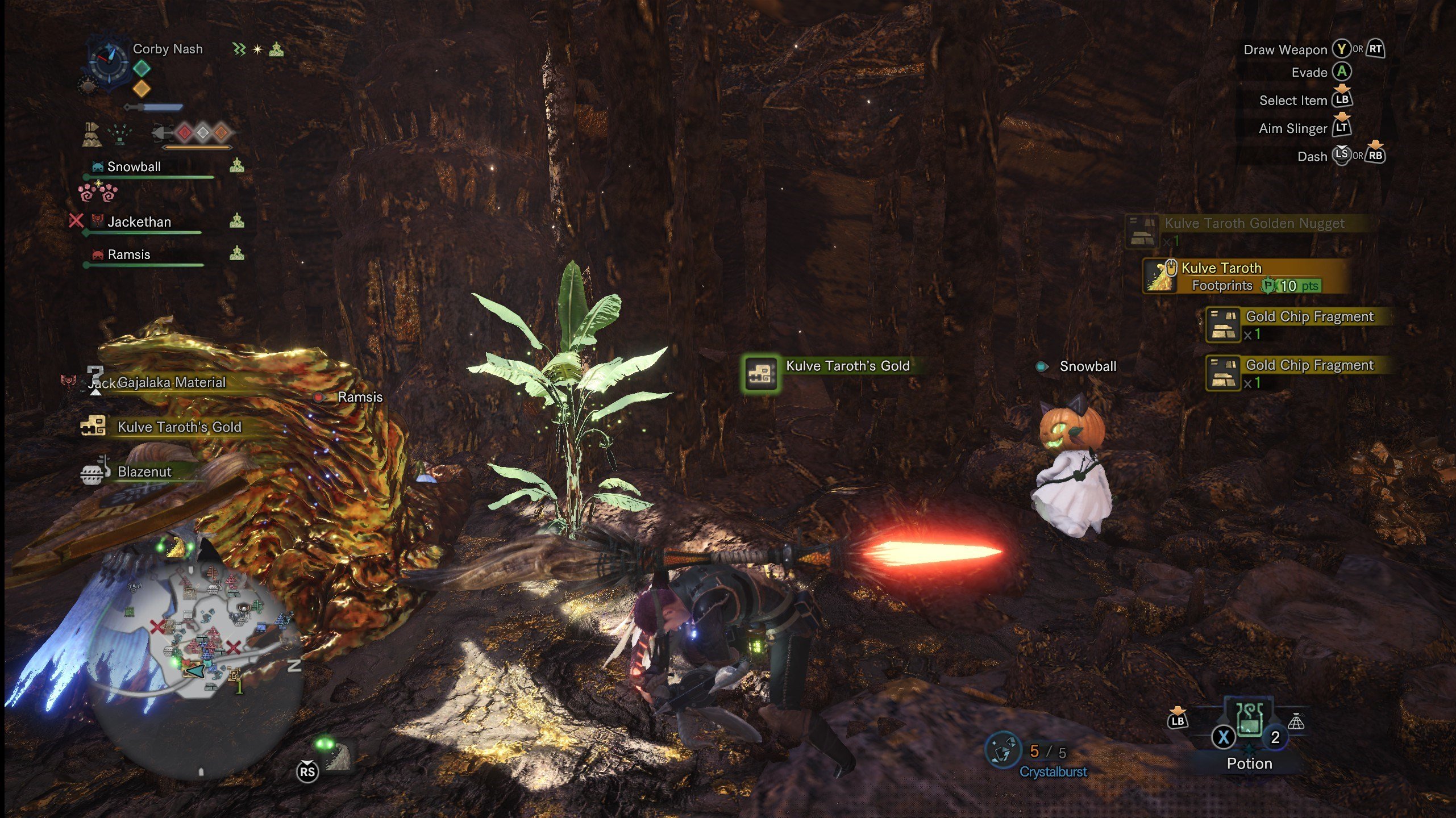Click the green-framed Kulve Taroth's Gold pickup icon
The image size is (1456, 818).
pyautogui.click(x=760, y=373)
